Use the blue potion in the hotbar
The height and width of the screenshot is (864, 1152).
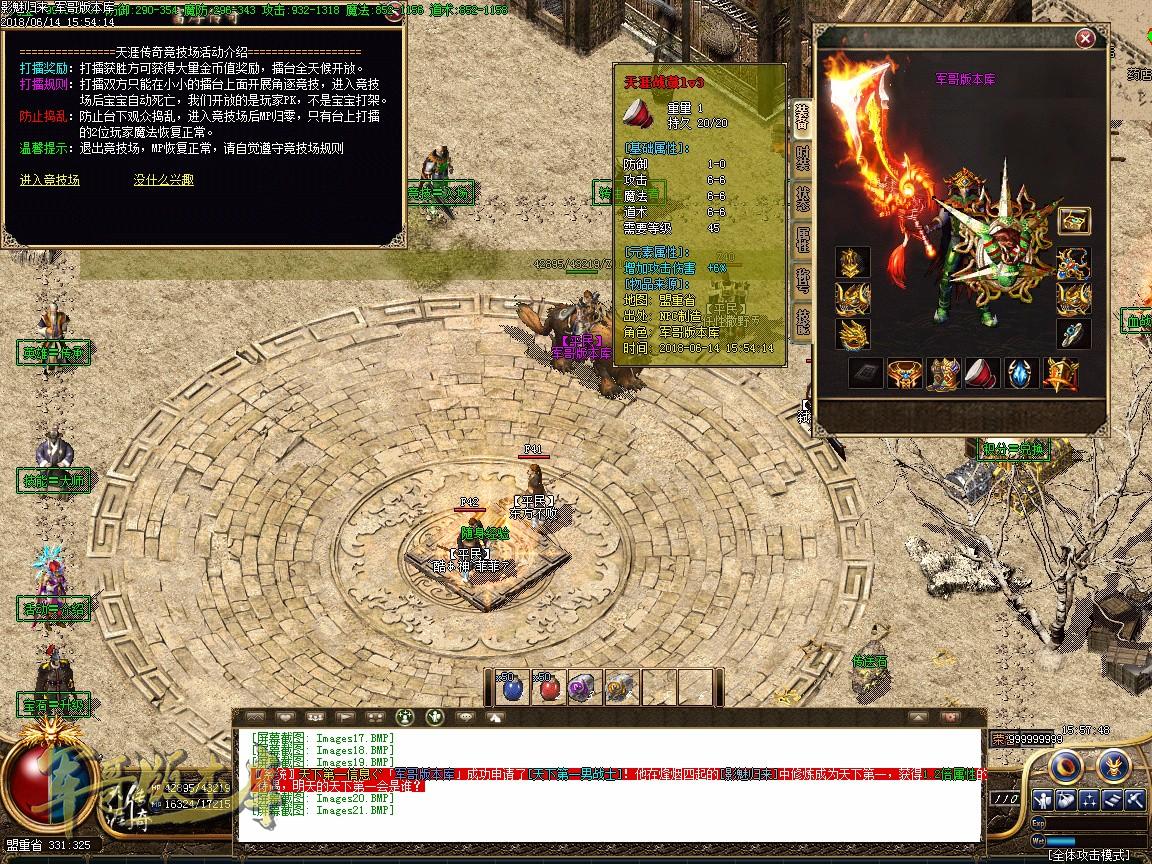click(512, 686)
